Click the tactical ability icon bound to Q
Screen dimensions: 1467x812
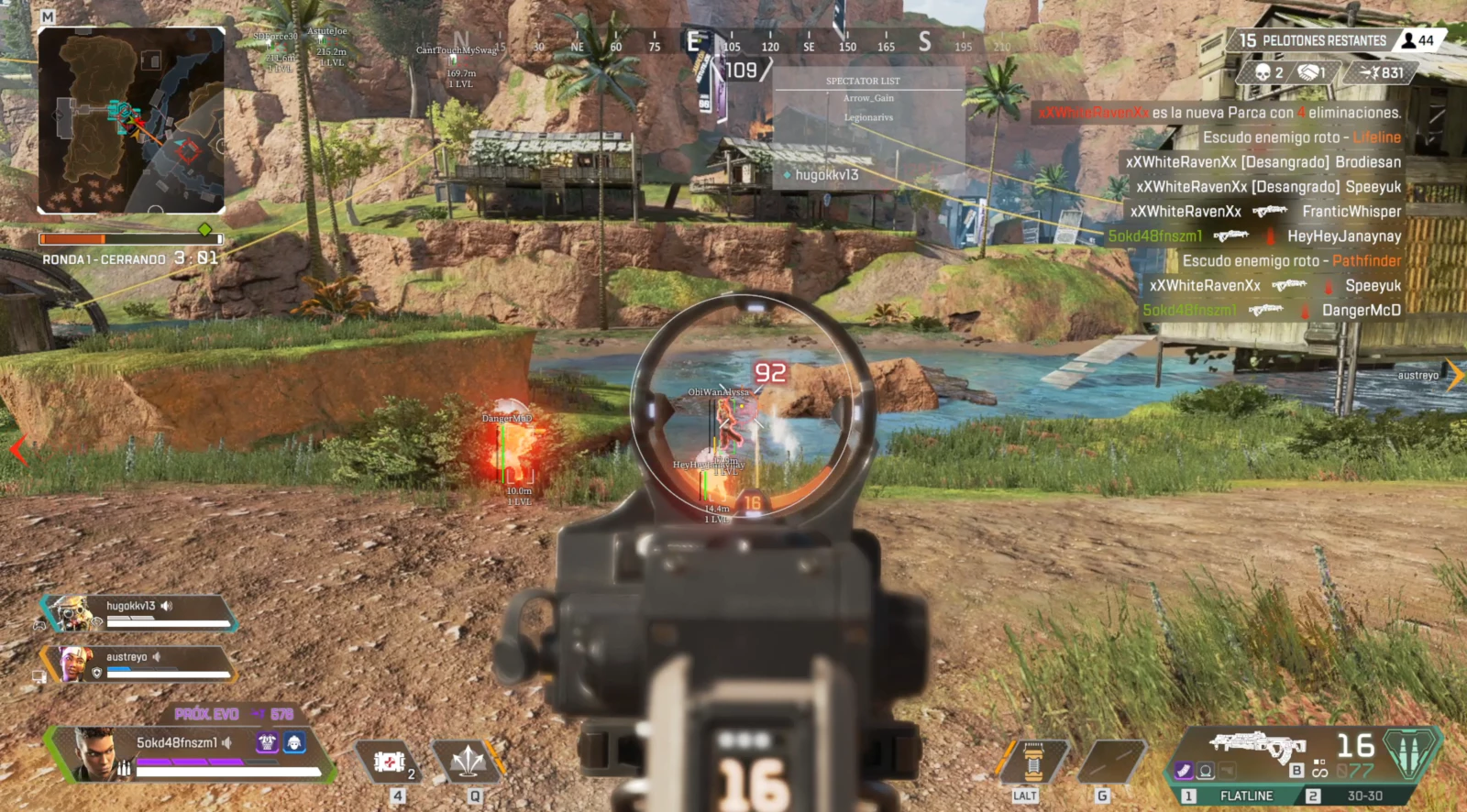coord(468,761)
